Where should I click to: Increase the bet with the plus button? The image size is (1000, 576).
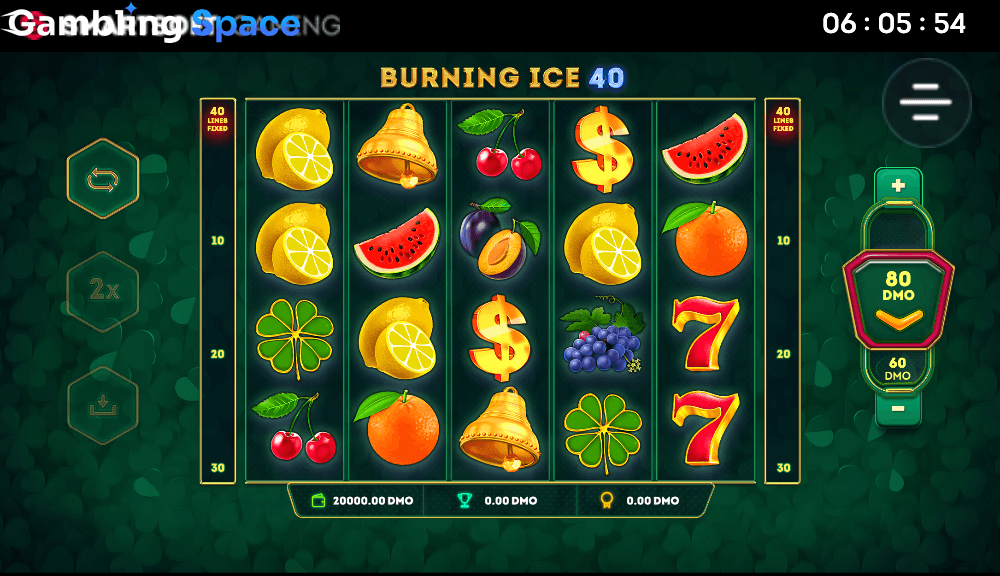click(898, 185)
